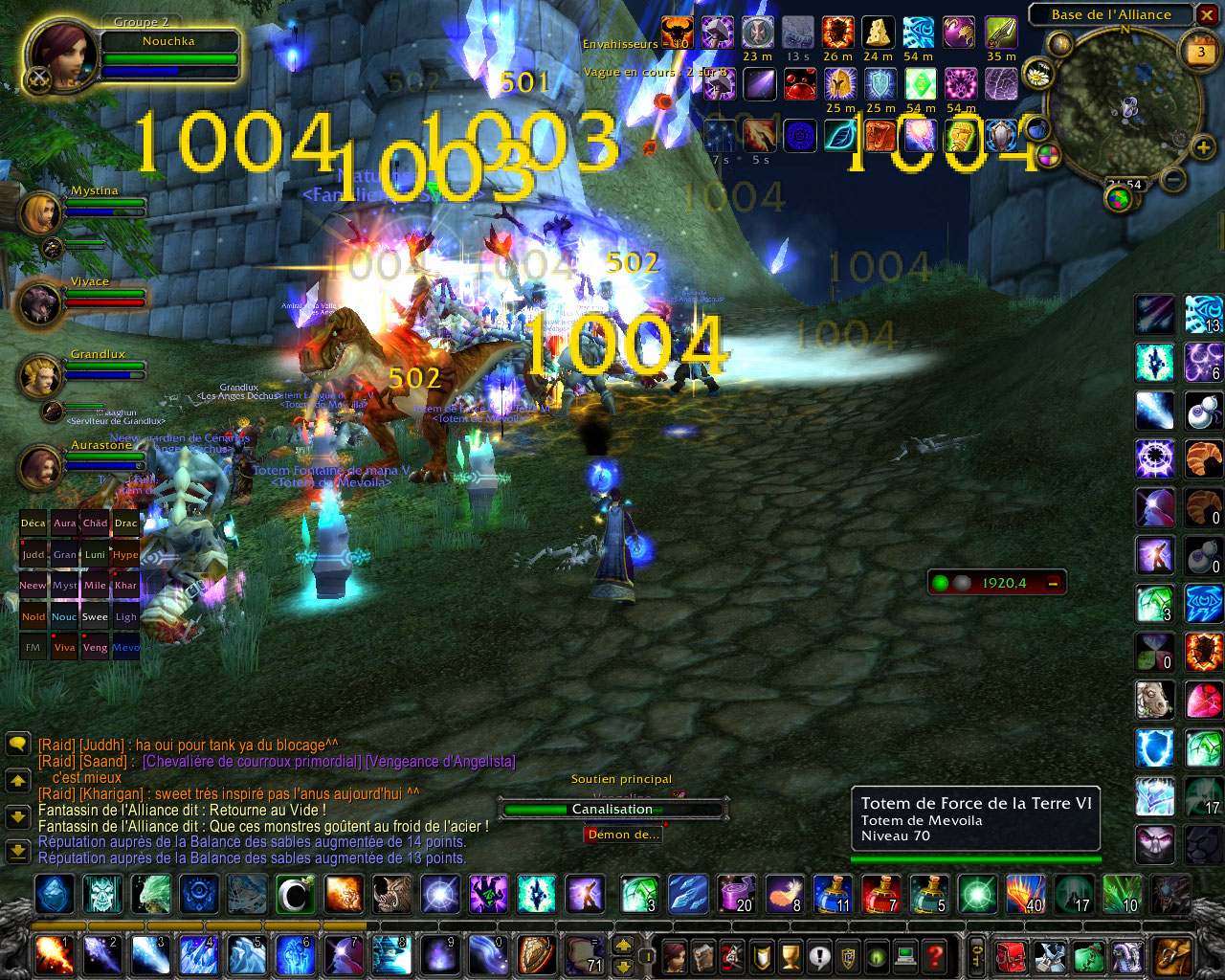
Task: Target party member Mystina's portrait
Action: pyautogui.click(x=39, y=213)
